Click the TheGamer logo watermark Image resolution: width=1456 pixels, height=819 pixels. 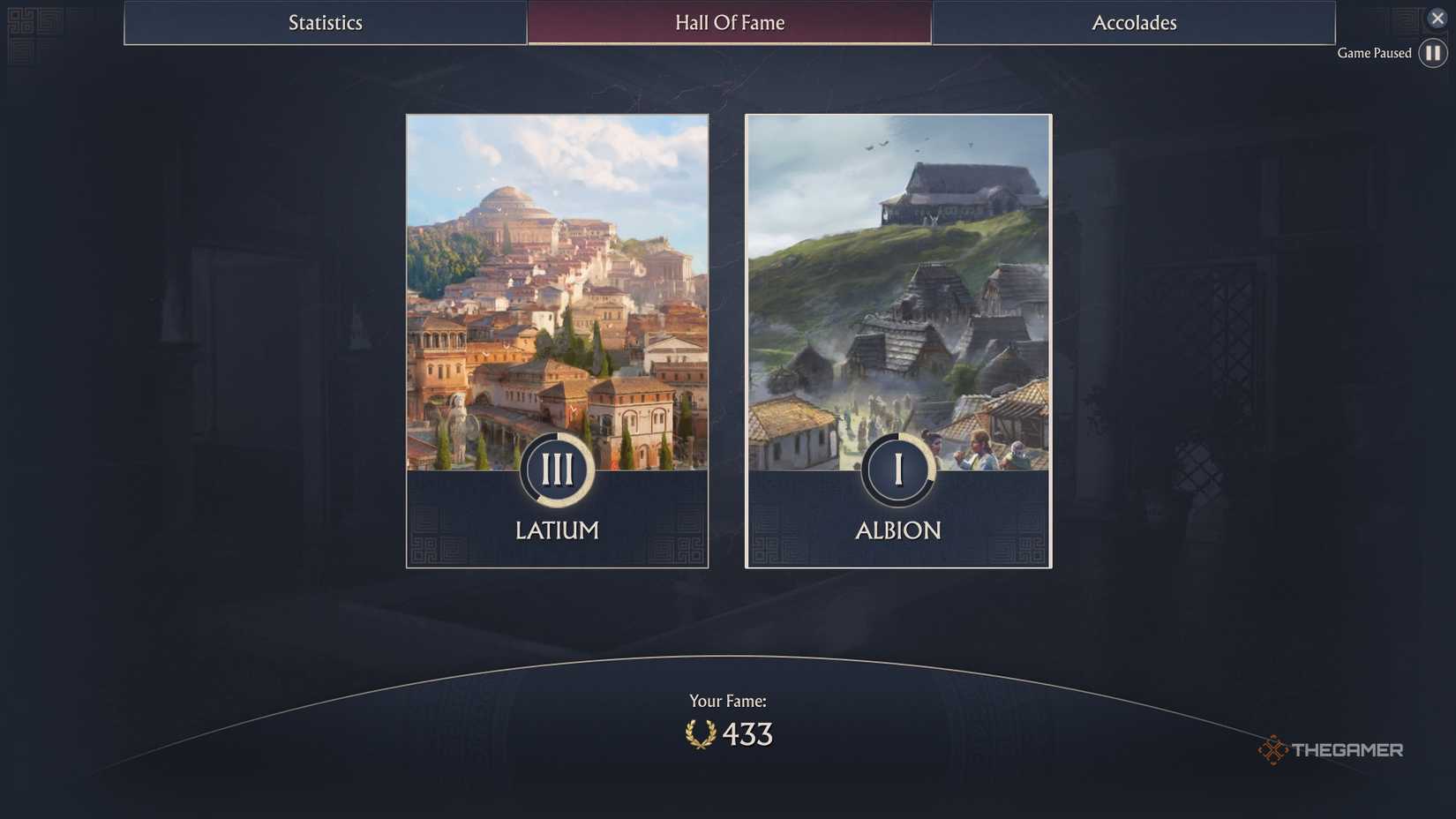point(1331,749)
